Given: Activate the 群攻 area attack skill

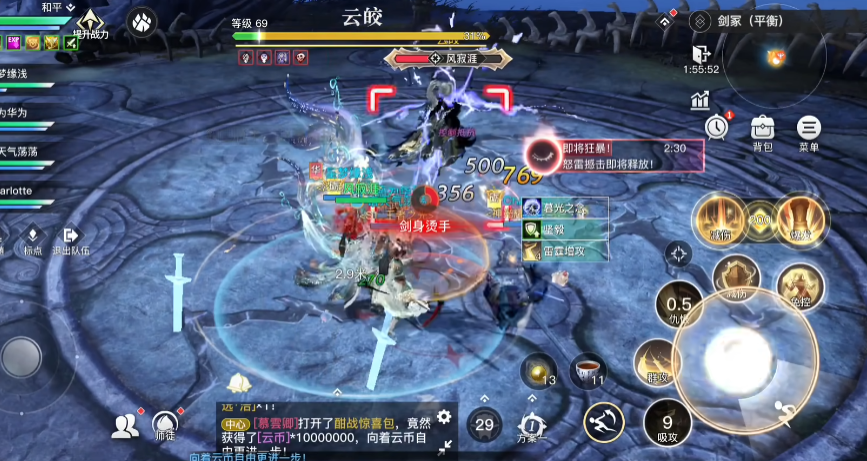Looking at the screenshot, I should click(x=657, y=362).
